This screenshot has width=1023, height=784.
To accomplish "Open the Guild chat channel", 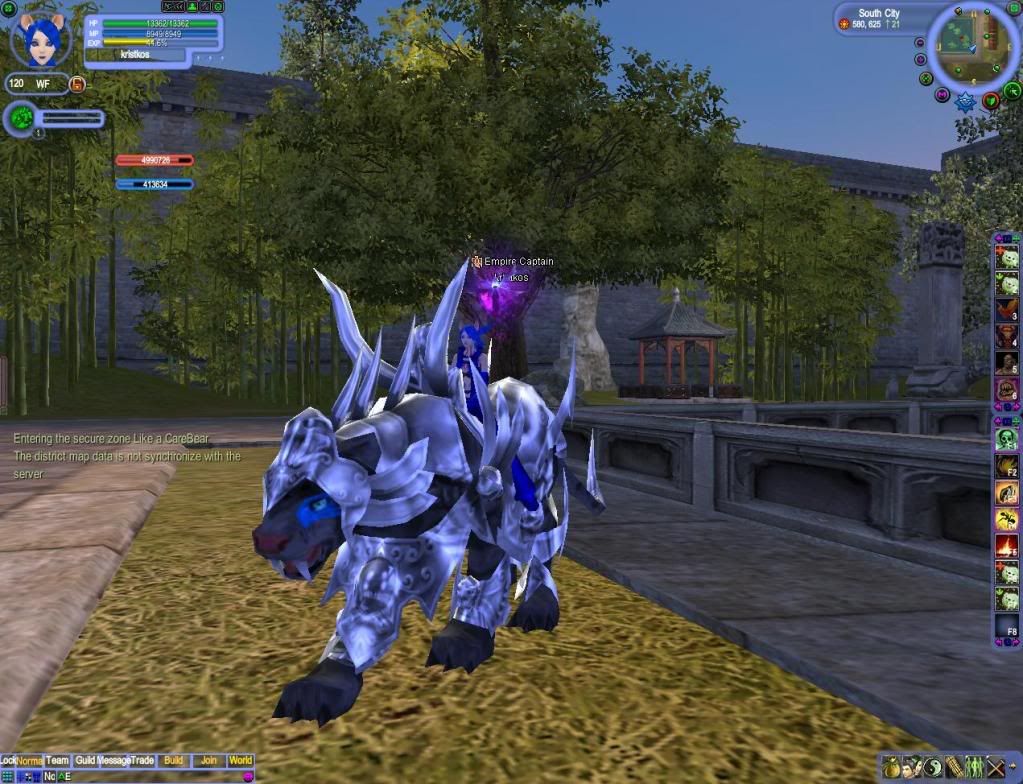I will 85,761.
